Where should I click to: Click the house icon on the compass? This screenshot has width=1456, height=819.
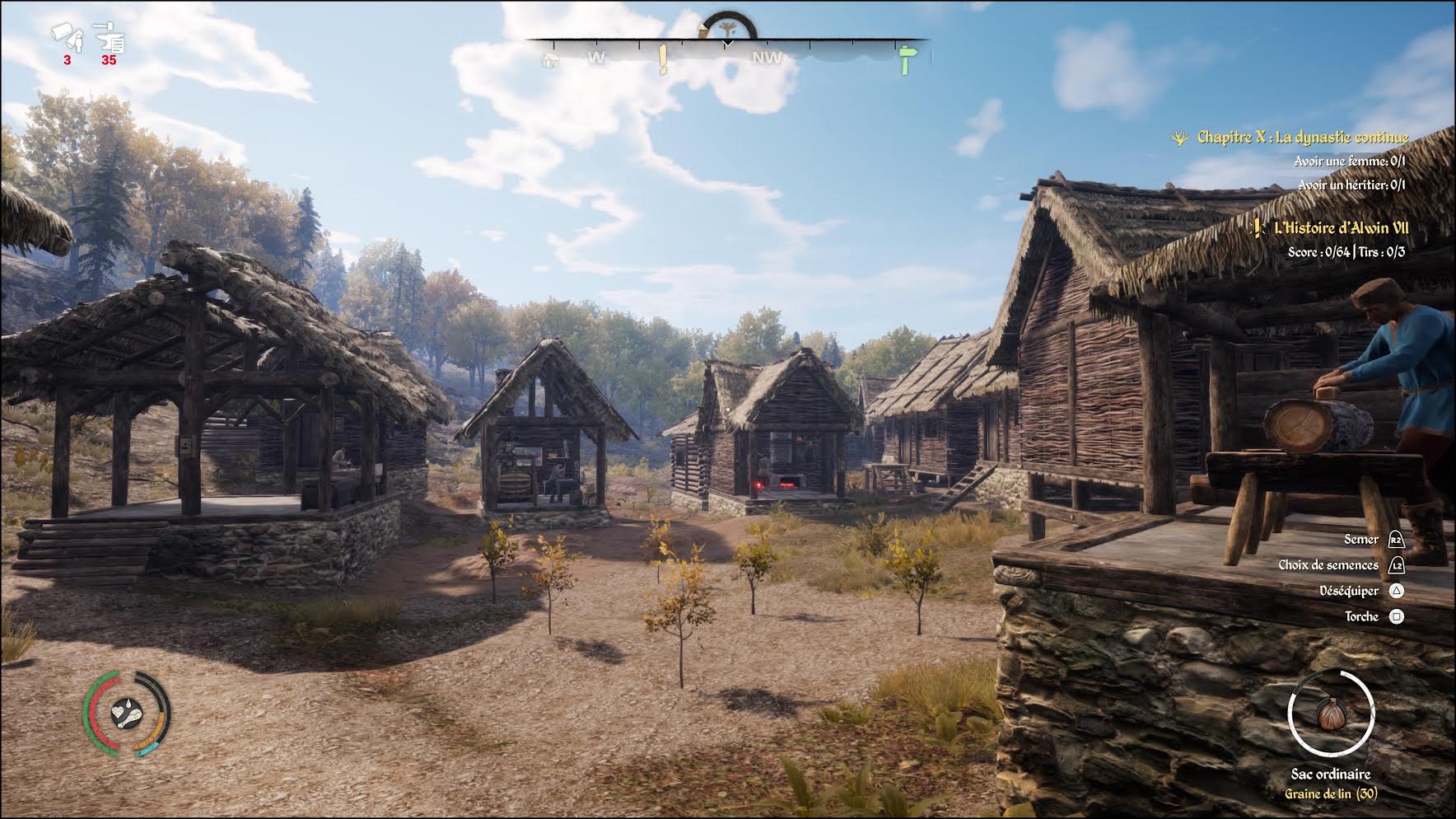tap(550, 59)
